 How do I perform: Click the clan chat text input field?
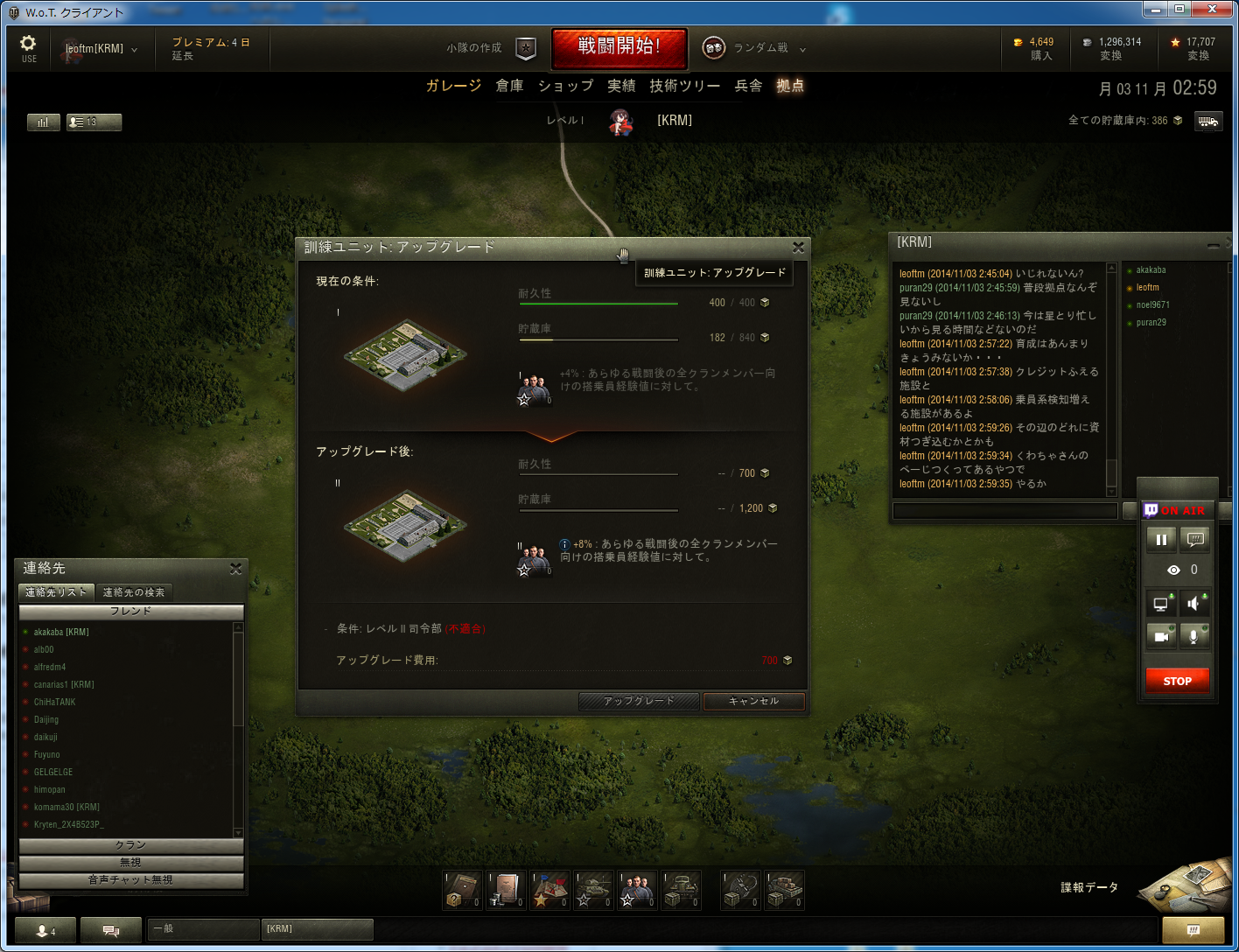click(x=1004, y=510)
